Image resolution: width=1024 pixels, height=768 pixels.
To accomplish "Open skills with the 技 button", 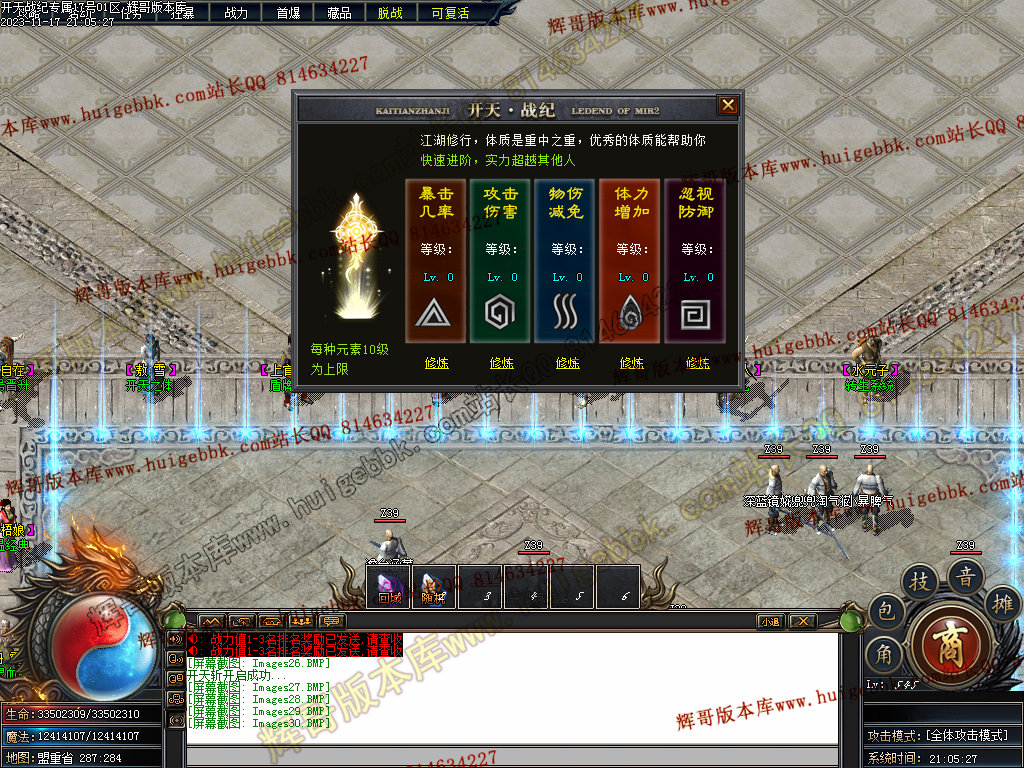I will [x=920, y=582].
